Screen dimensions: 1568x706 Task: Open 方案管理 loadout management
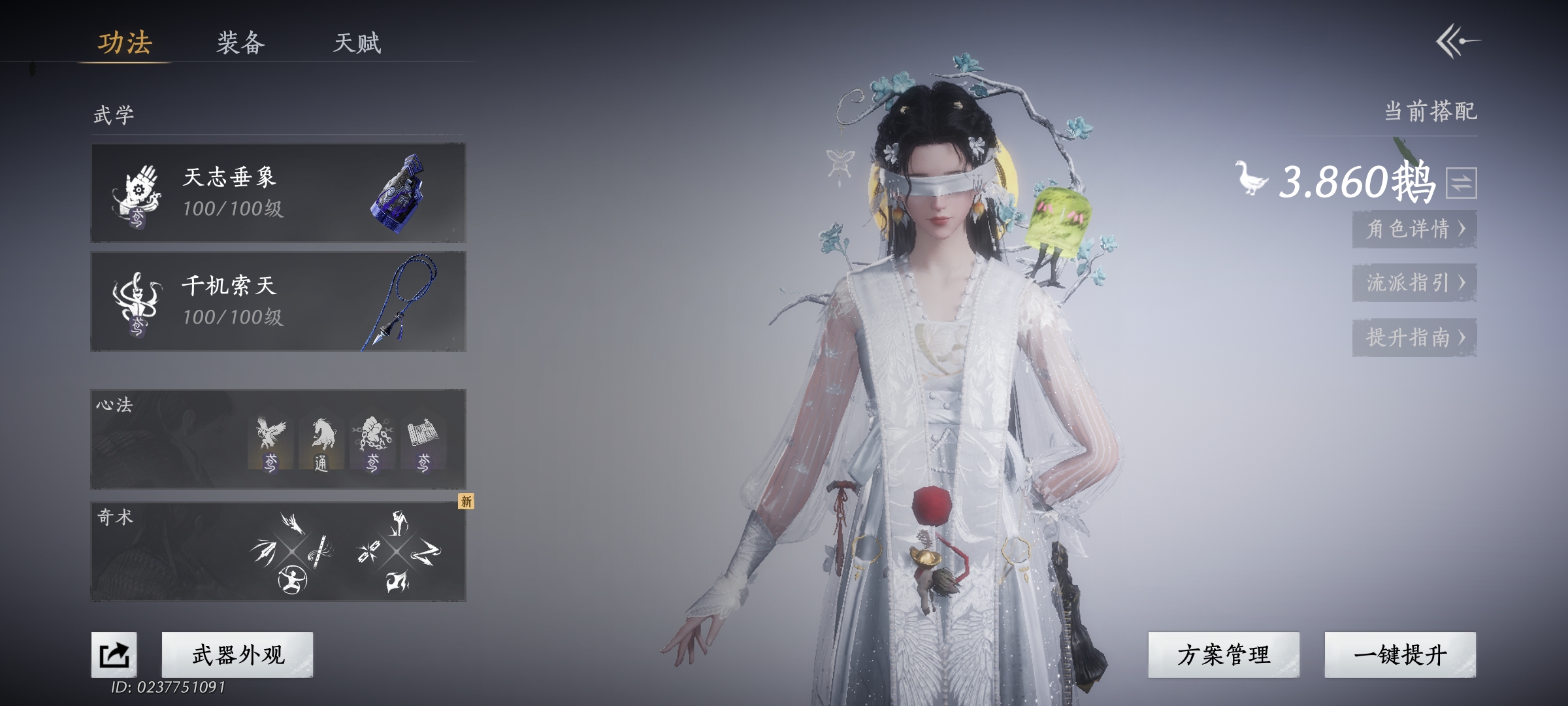tap(1224, 654)
